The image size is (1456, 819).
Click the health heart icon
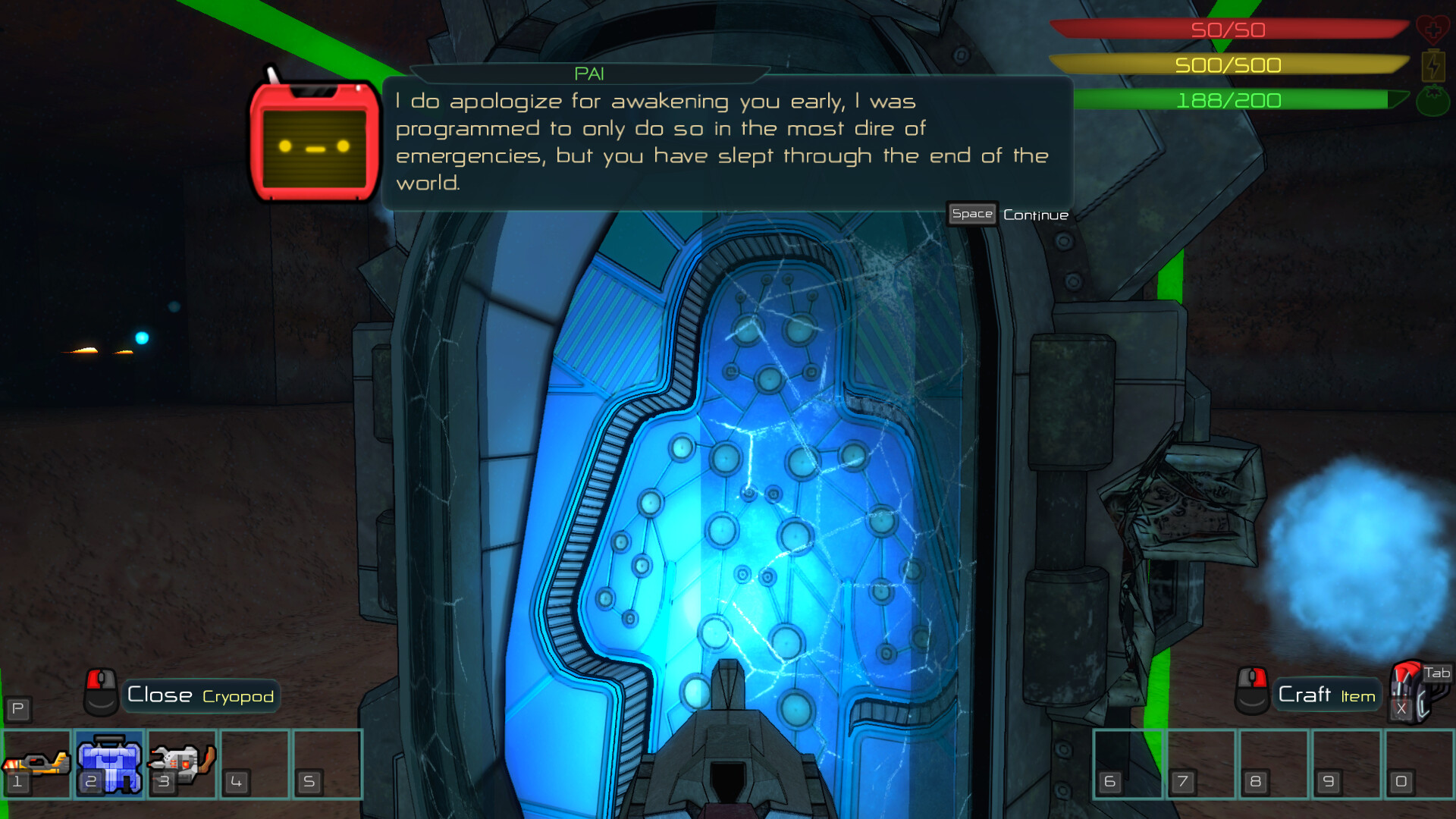1435,30
